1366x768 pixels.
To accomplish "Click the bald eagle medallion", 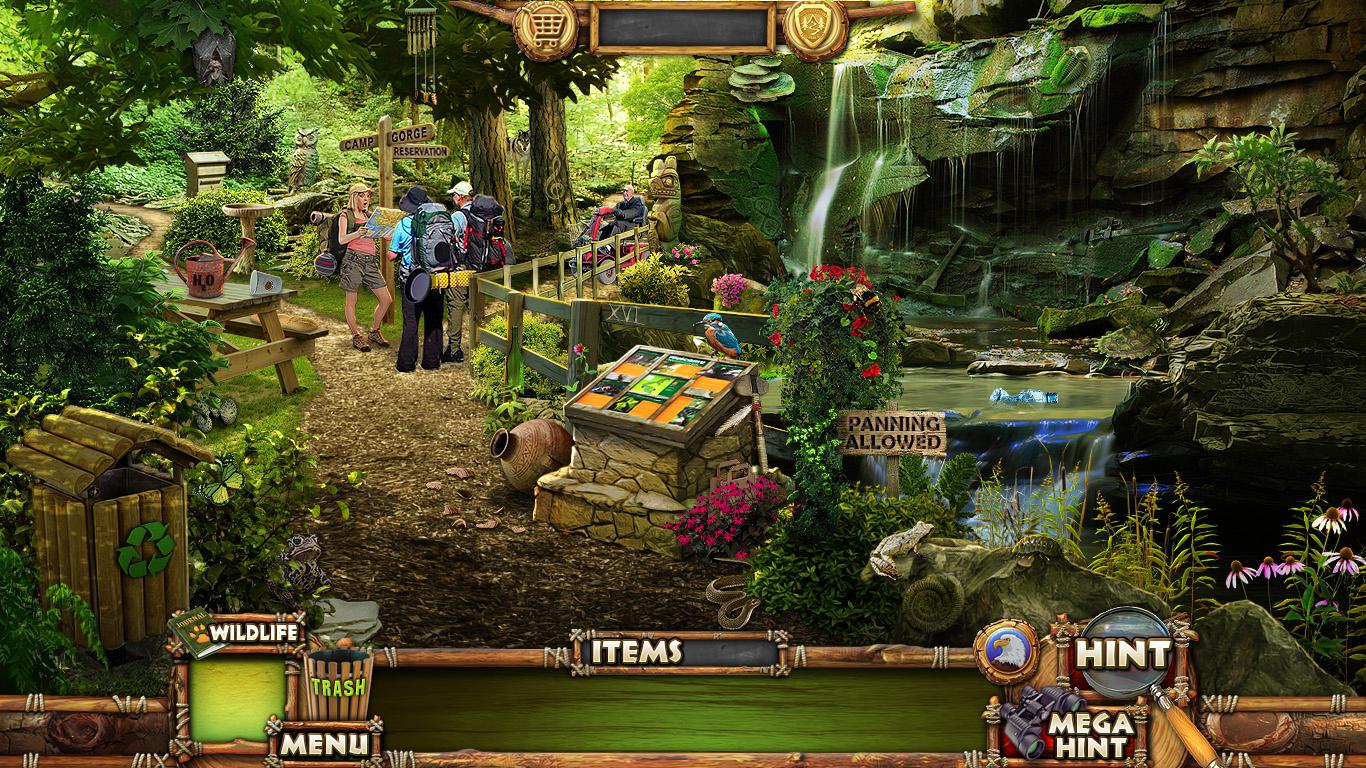I will (x=1006, y=651).
